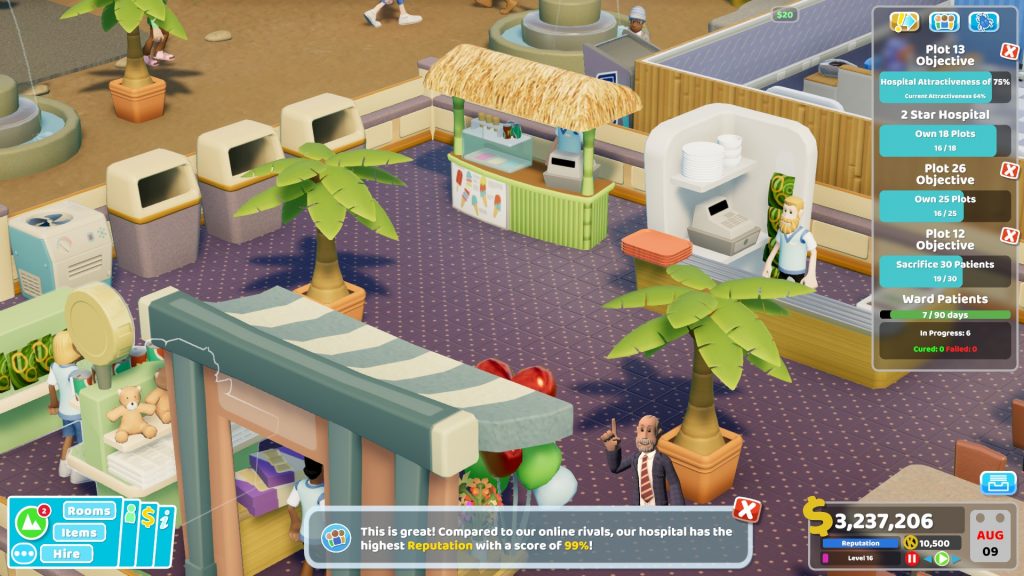This screenshot has height=576, width=1024.
Task: Open the Rooms build menu
Action: [x=90, y=511]
